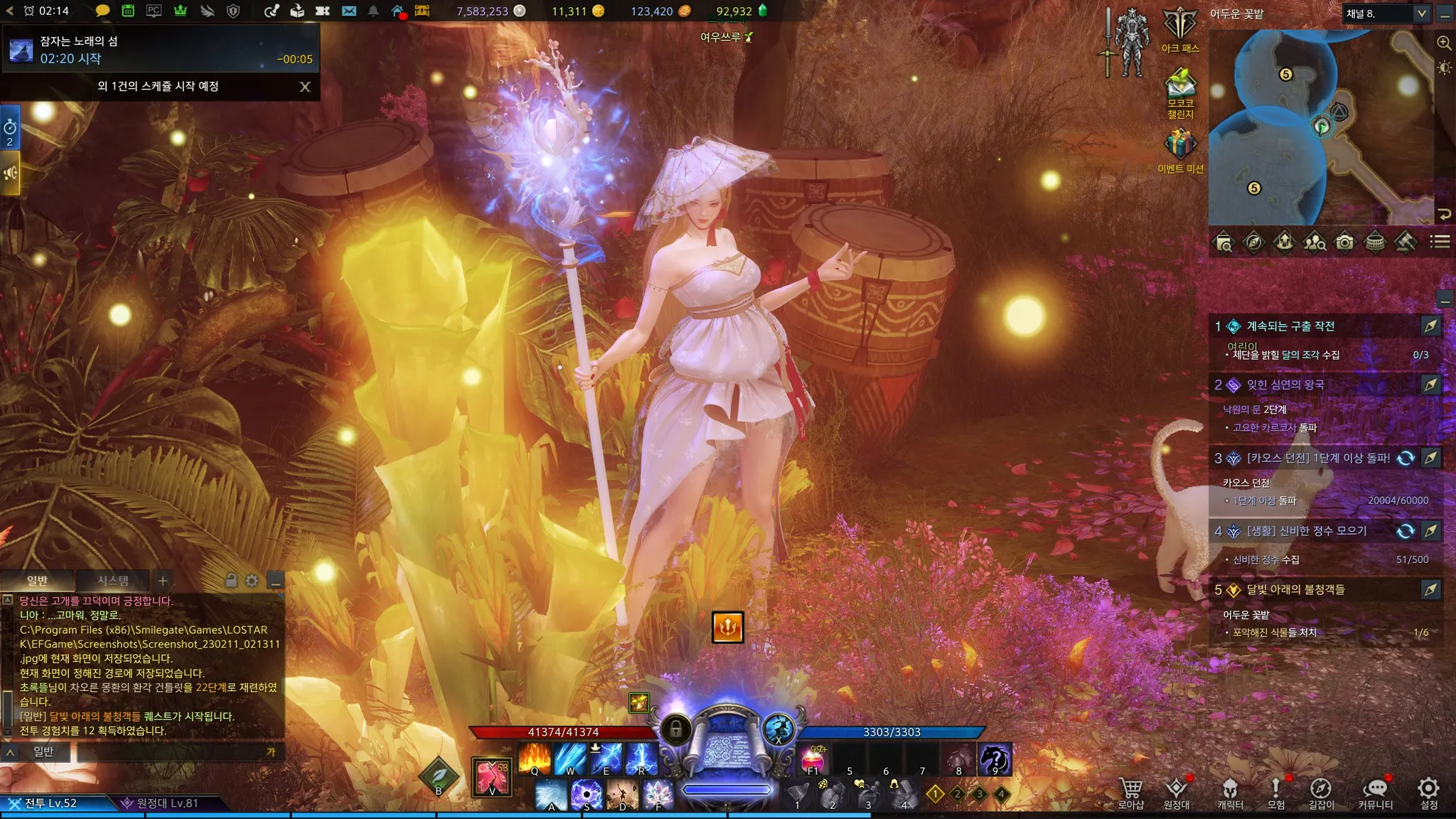Open the 커뮤니티 community menu
1456x819 pixels.
point(1375,791)
